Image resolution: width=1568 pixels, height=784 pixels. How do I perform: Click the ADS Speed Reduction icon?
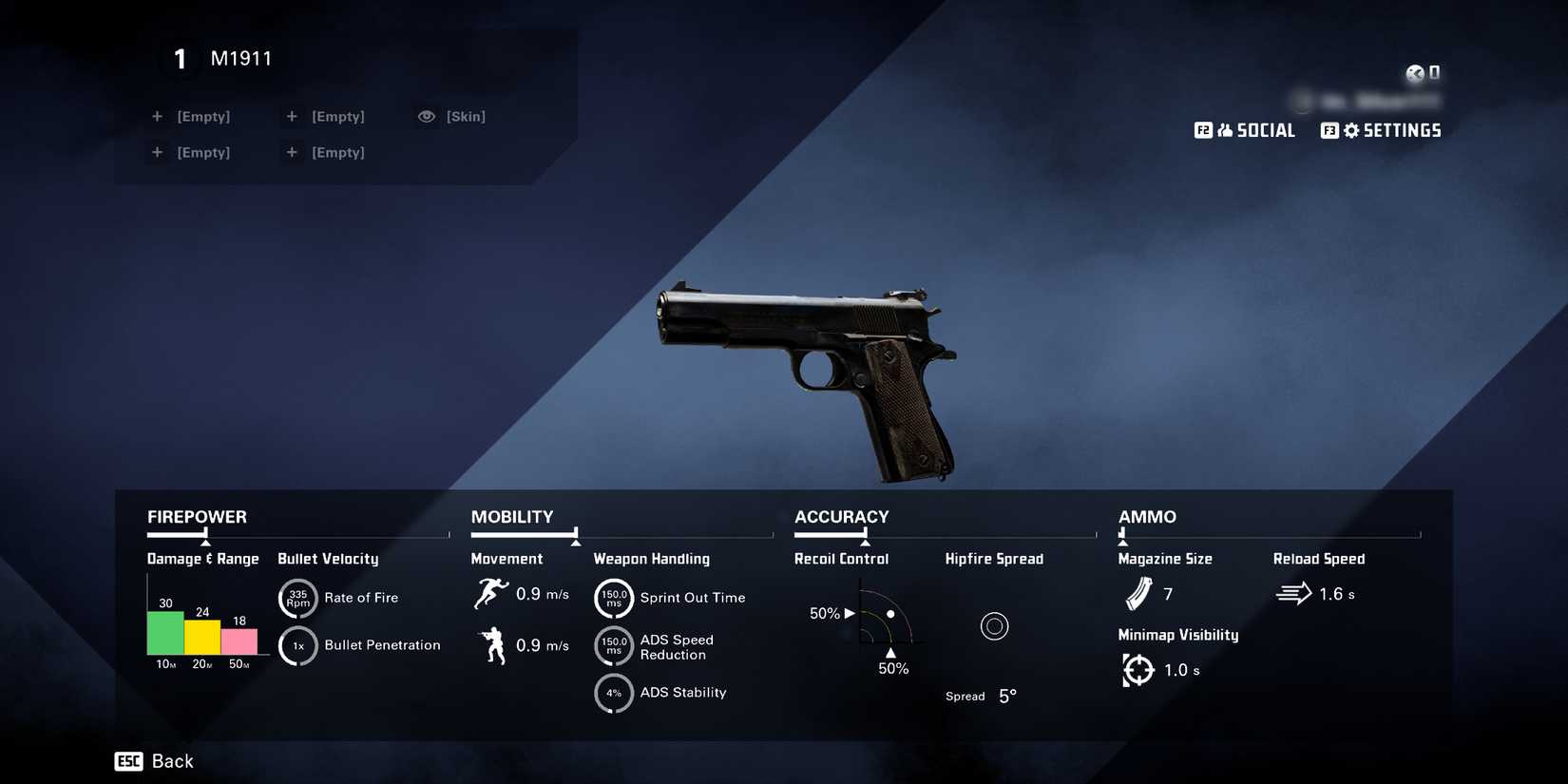[614, 646]
